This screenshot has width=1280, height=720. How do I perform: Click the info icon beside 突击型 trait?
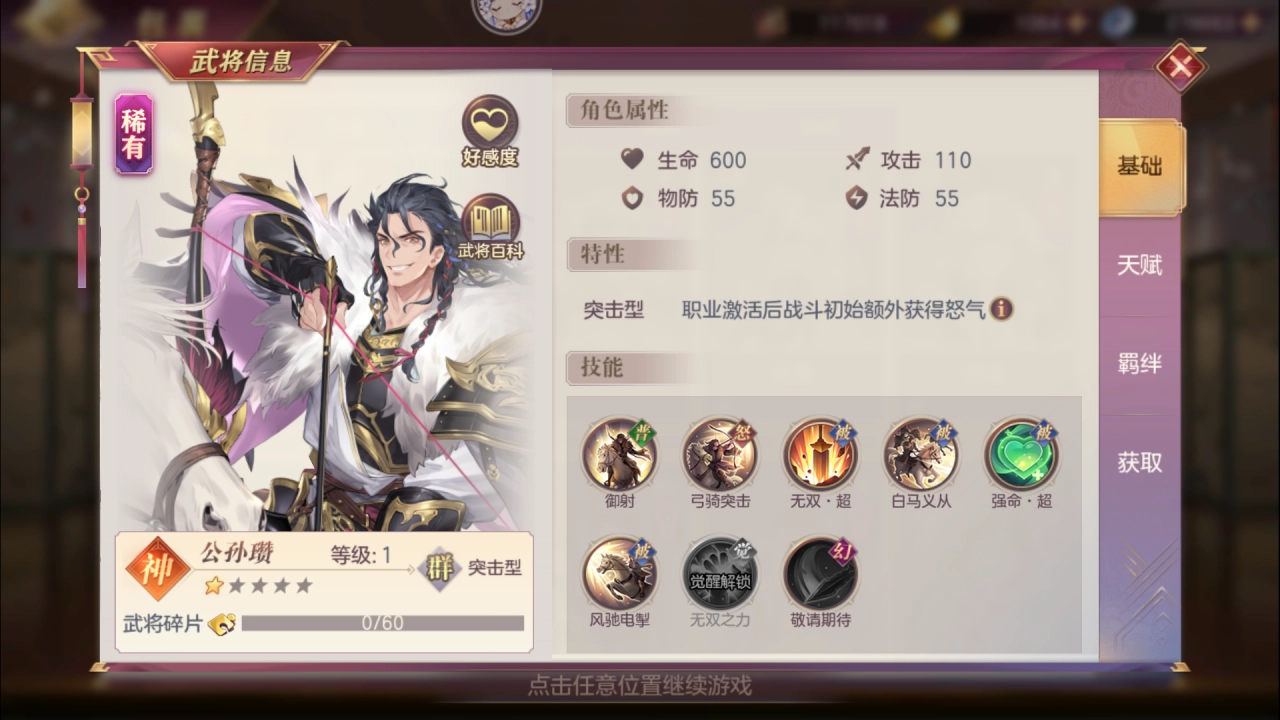[x=1001, y=309]
